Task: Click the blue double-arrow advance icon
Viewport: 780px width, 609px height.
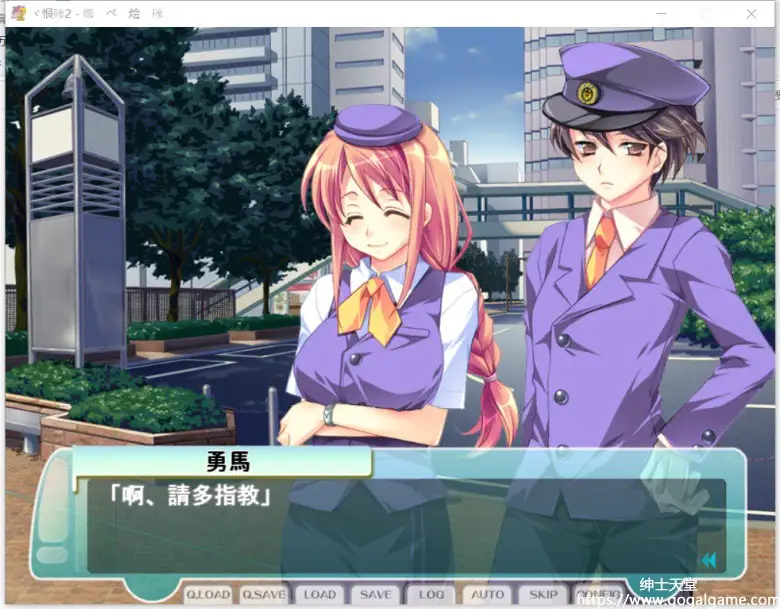Action: (x=709, y=560)
